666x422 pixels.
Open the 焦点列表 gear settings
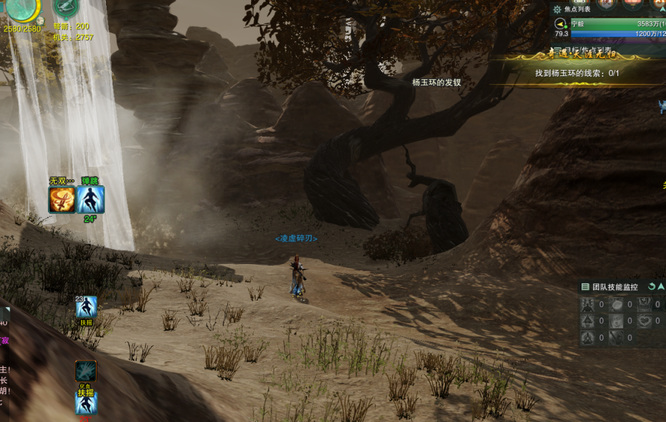tap(558, 8)
